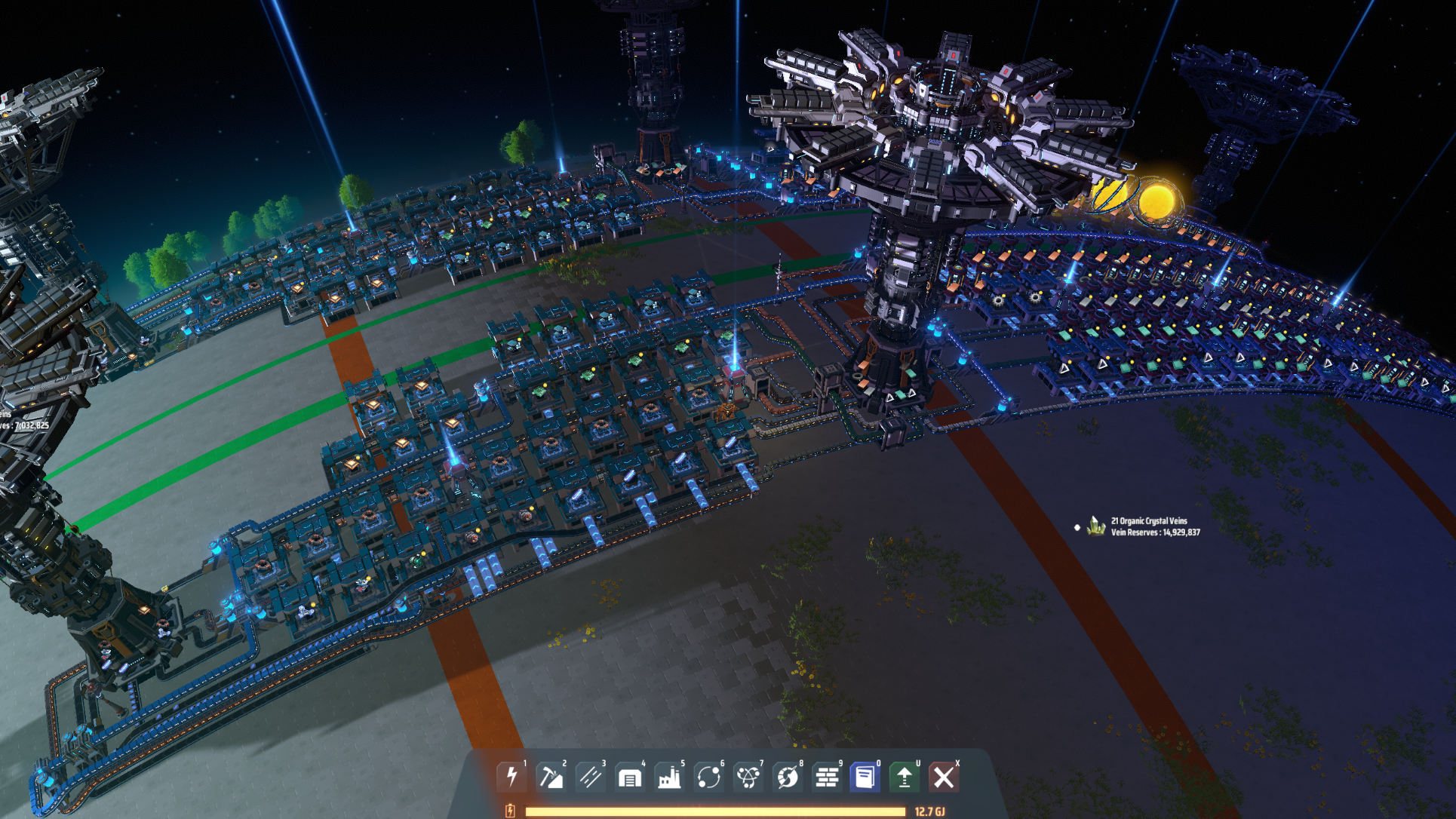Select the mining pickaxe build category
1456x819 pixels.
(551, 776)
